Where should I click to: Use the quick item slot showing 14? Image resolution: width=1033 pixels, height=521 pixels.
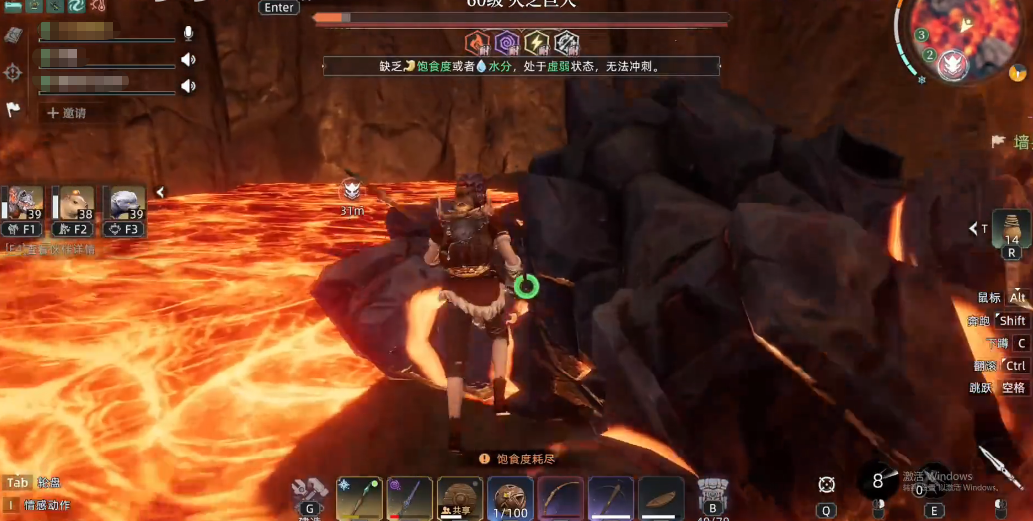click(x=1011, y=230)
